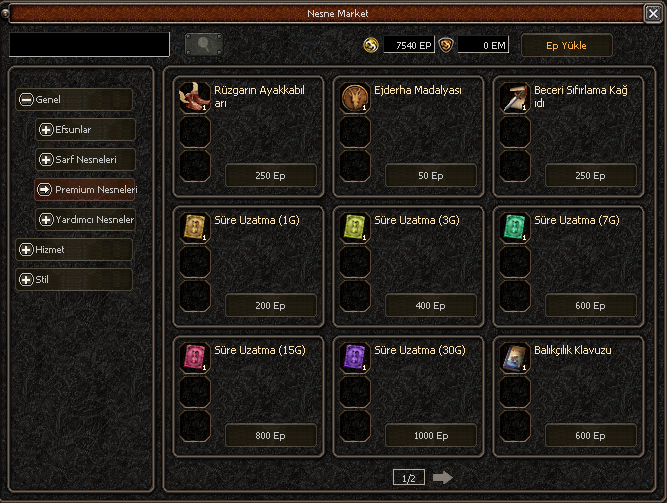Select the green Süre Uzatma (7G) icon

(x=515, y=227)
